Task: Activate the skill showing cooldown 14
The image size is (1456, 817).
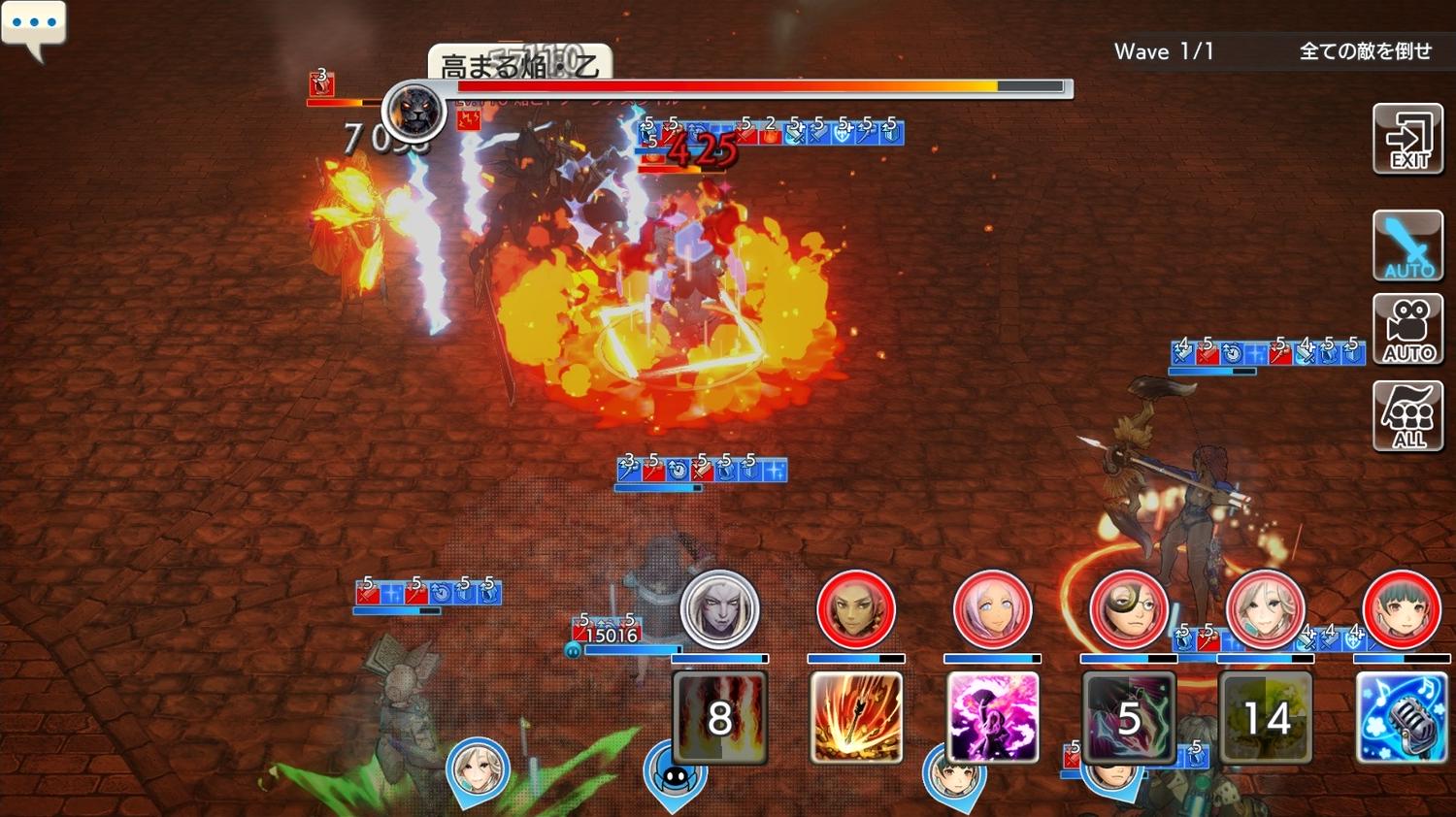Action: (x=1265, y=717)
